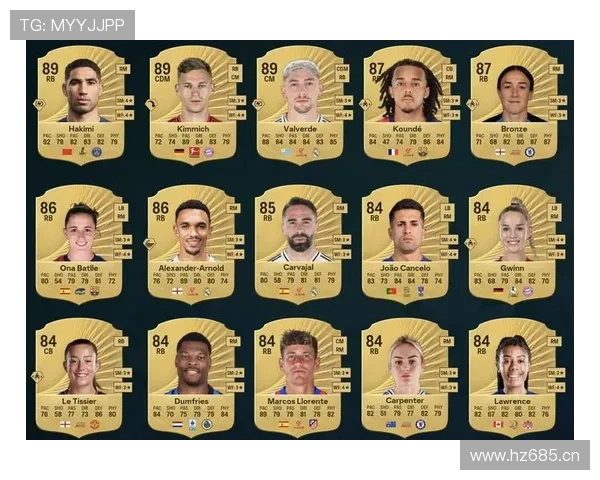Select the Carpenter player card
The width and height of the screenshot is (600, 480).
[x=406, y=377]
